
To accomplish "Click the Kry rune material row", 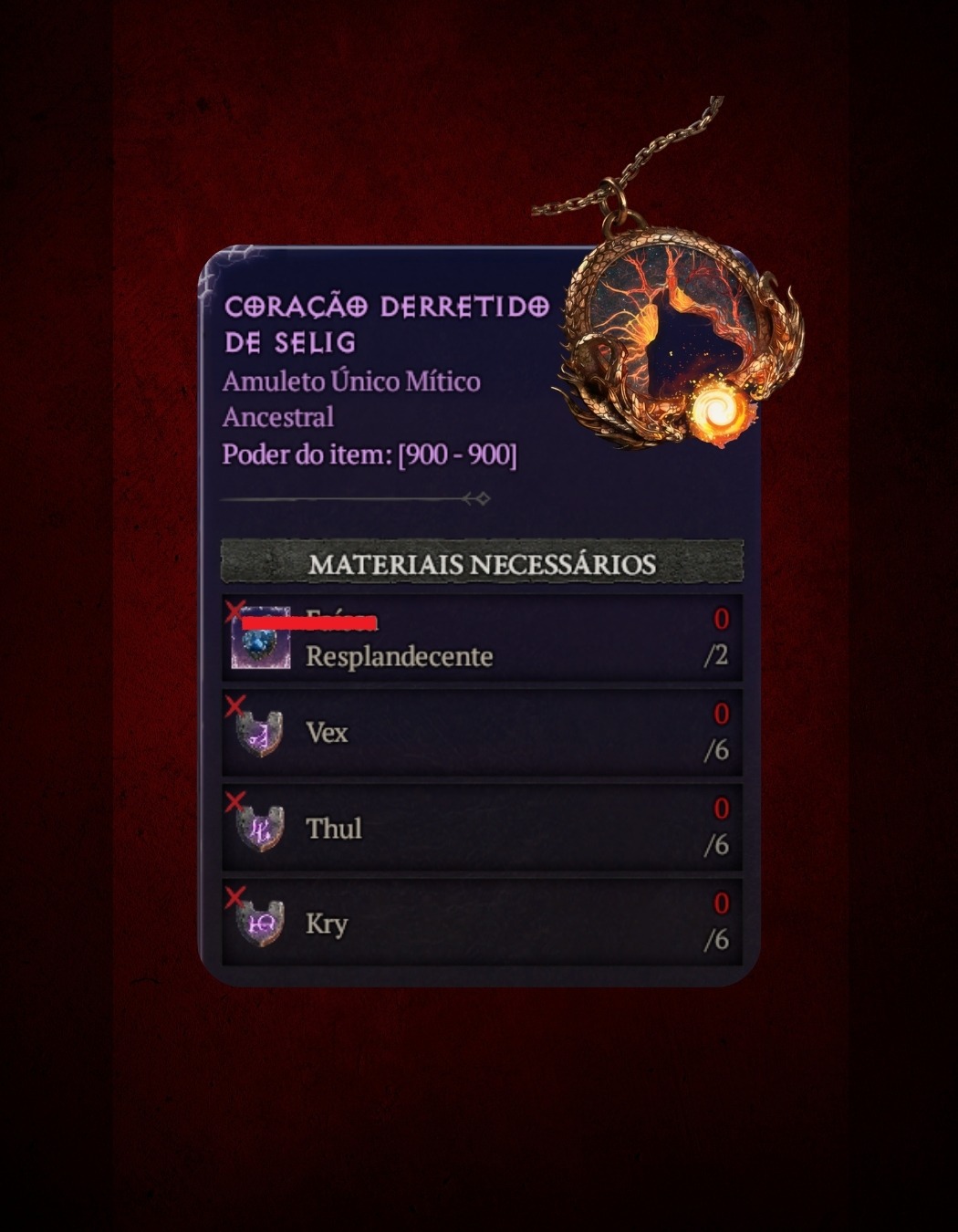I will [482, 923].
